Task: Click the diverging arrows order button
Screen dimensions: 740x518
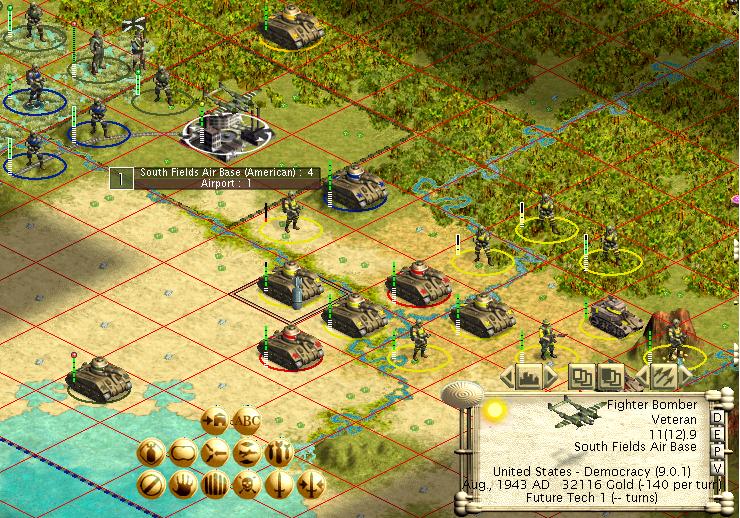Action: coord(214,453)
